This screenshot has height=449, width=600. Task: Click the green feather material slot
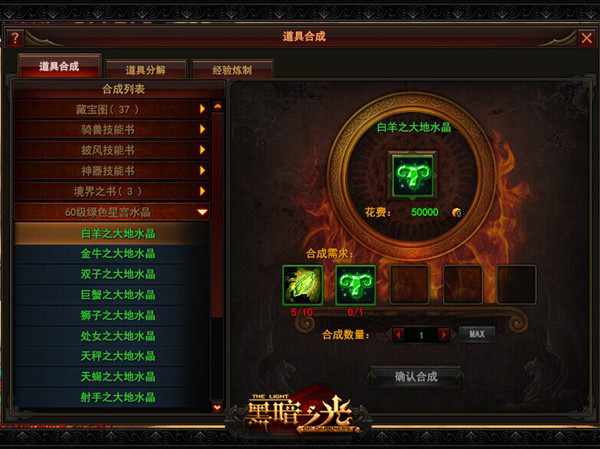click(302, 283)
